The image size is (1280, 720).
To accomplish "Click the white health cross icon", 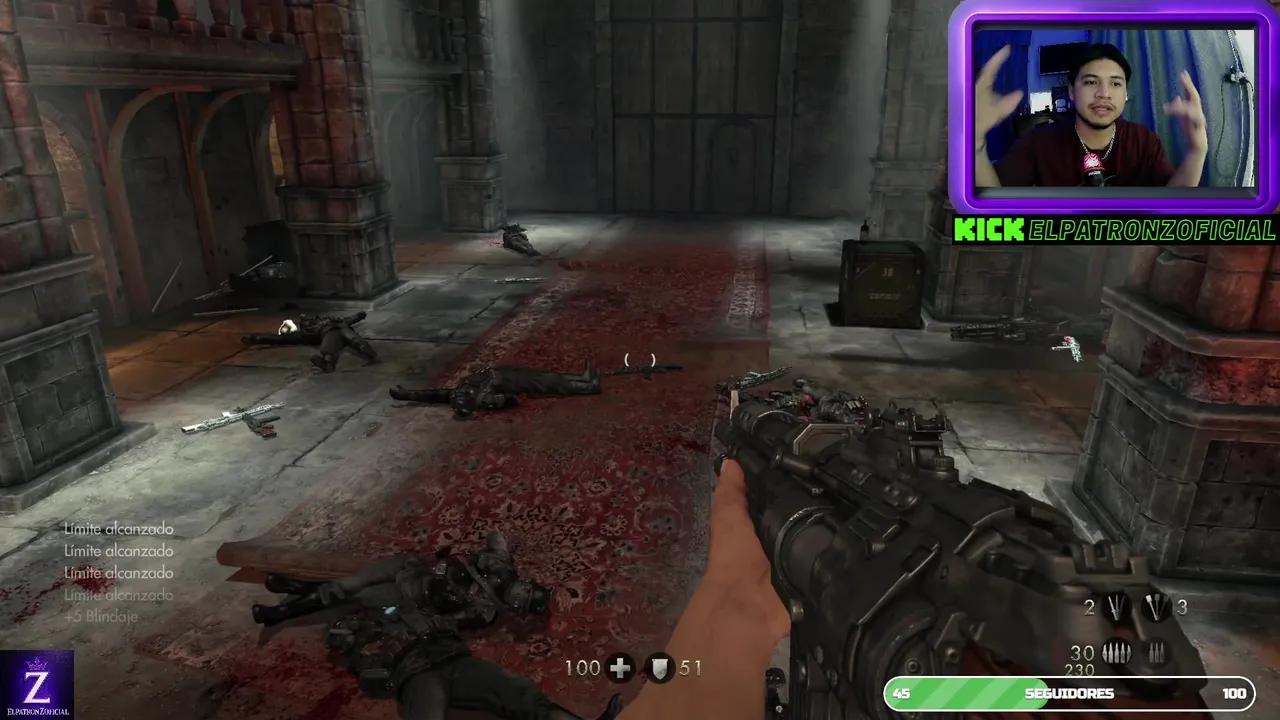I will tap(620, 668).
